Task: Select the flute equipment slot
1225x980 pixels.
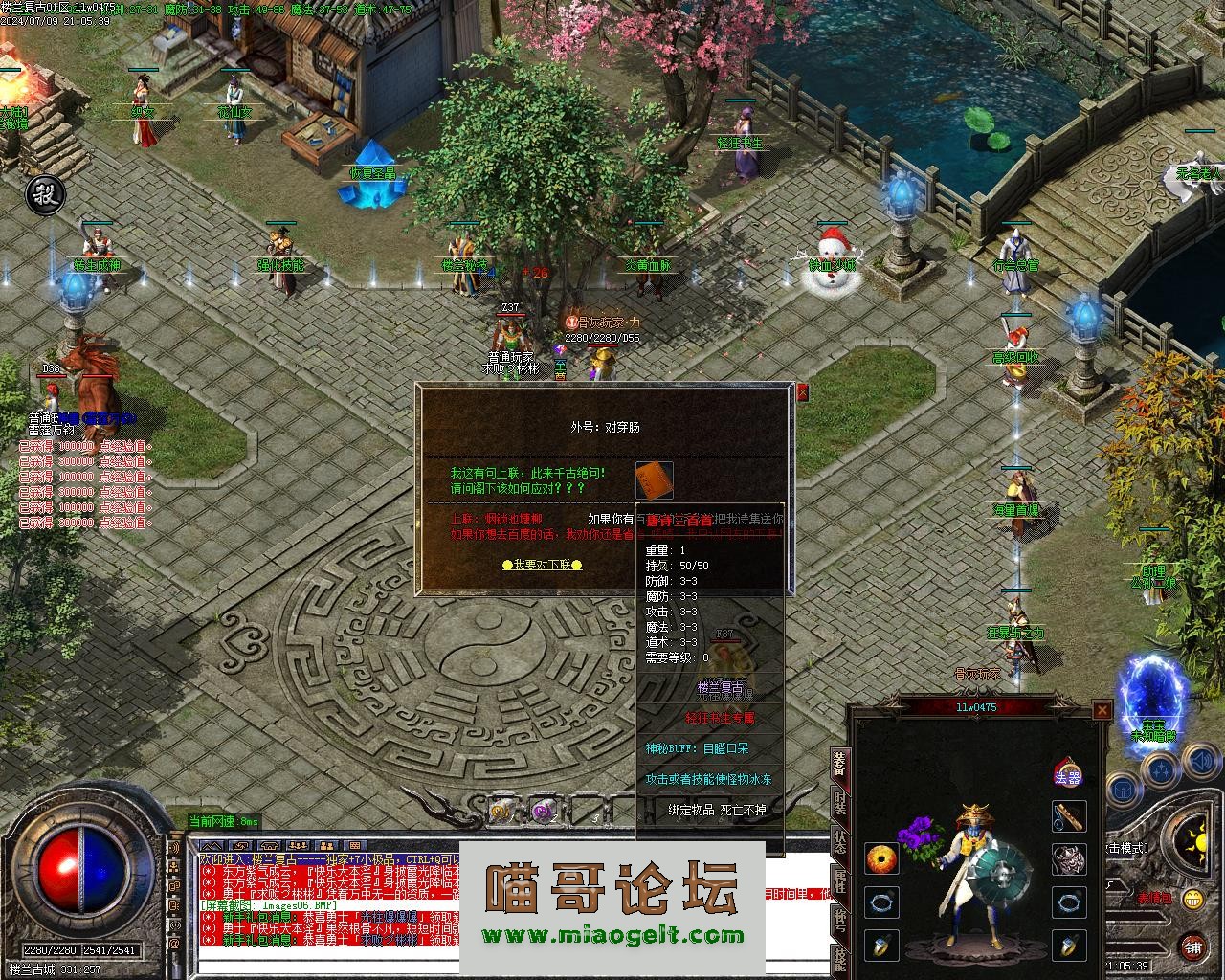Action: 1069,816
